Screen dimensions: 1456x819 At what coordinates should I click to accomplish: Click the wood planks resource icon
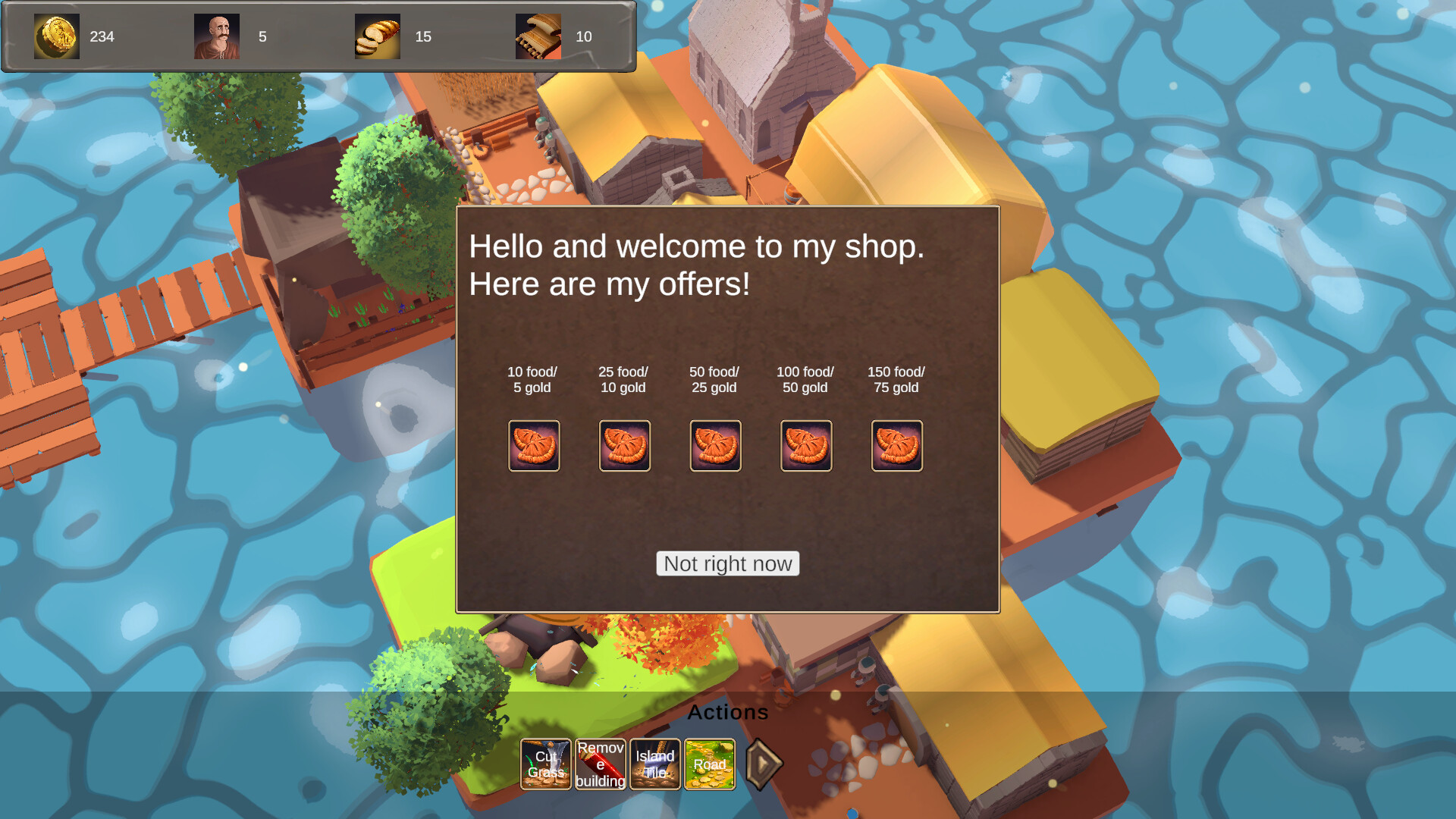pyautogui.click(x=538, y=36)
